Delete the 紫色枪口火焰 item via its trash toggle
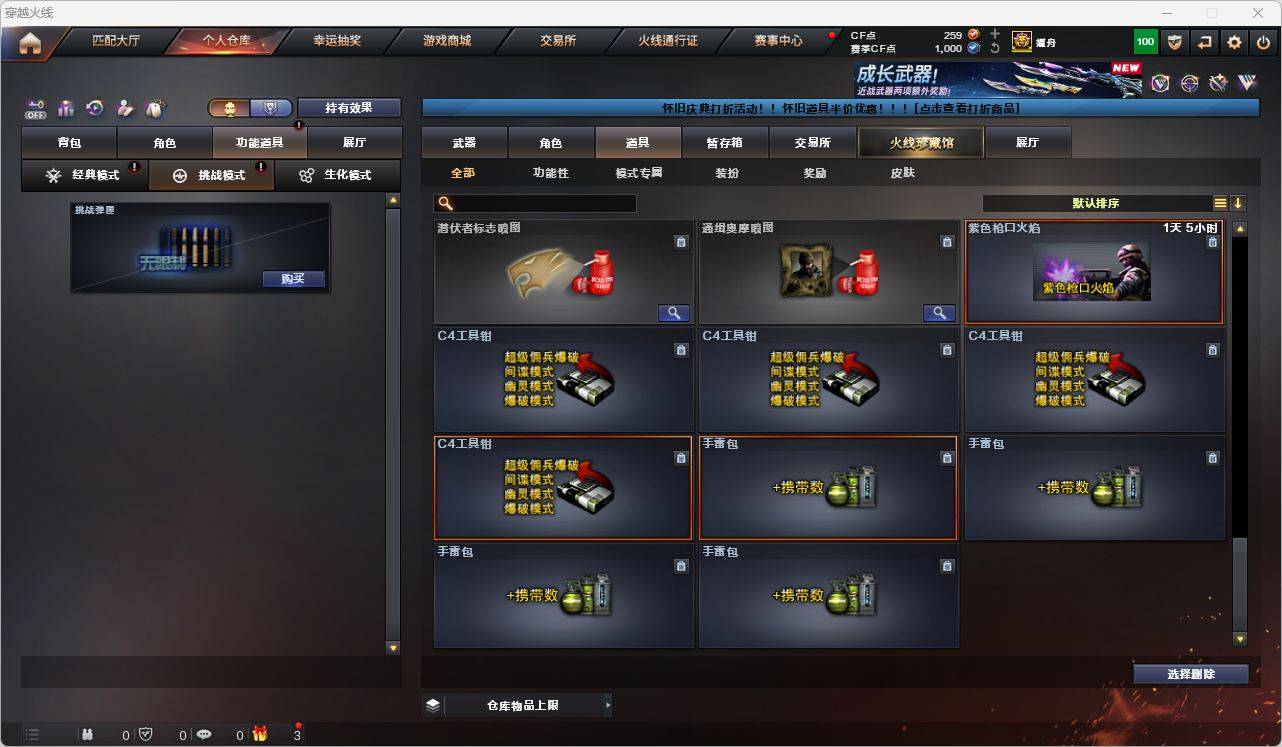The width and height of the screenshot is (1282, 747). 1212,242
